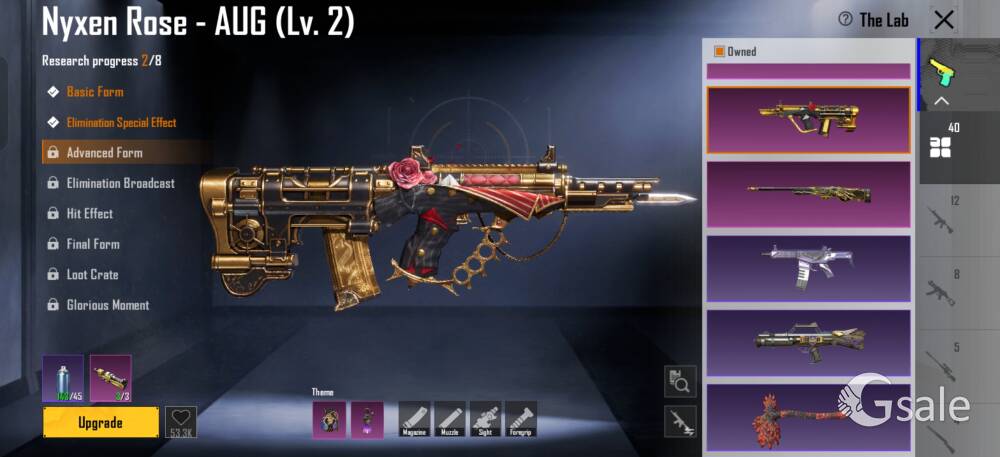Open the locked Glorious Moment entry
The height and width of the screenshot is (457, 1000).
point(107,305)
